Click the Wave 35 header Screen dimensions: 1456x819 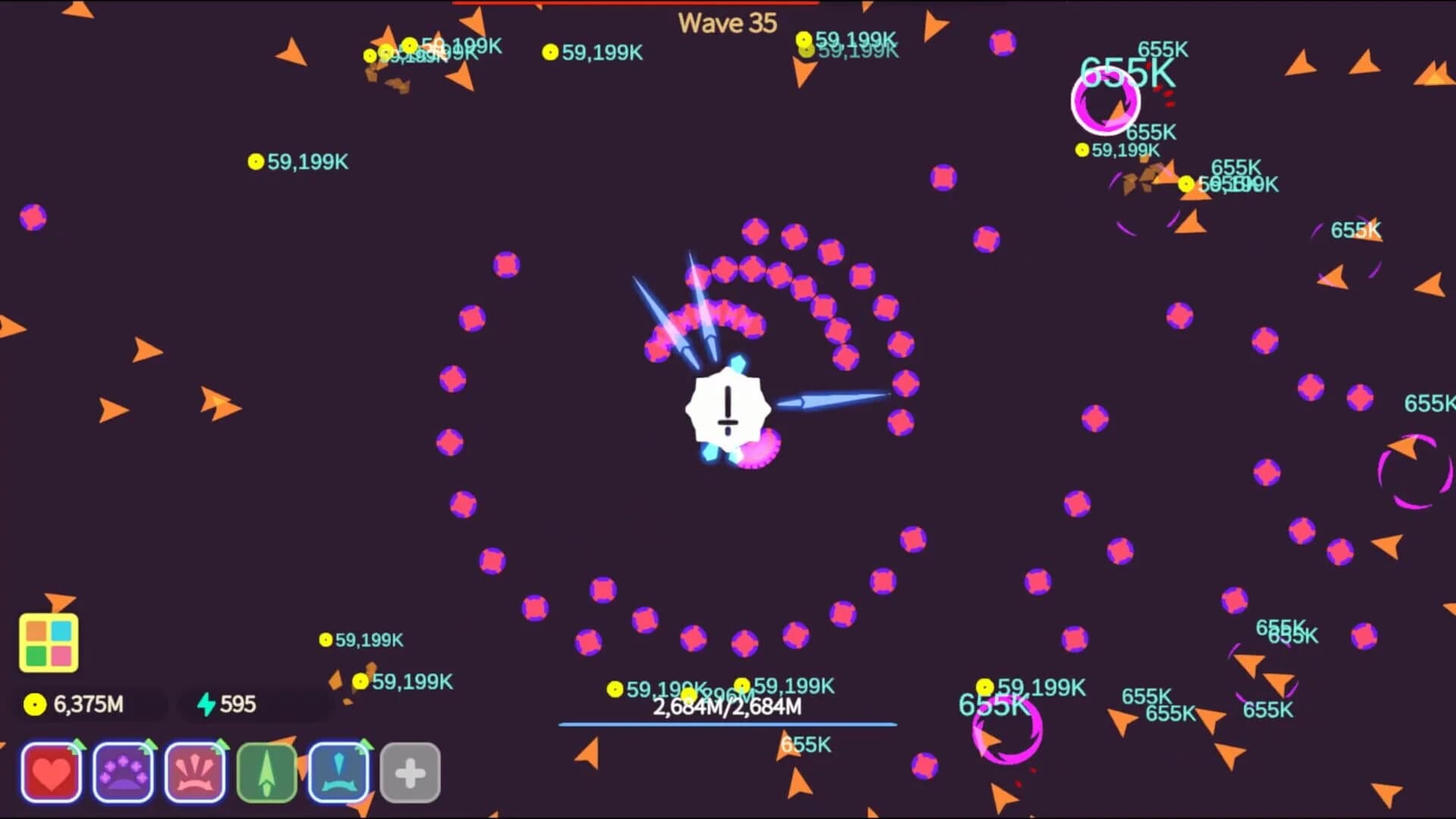click(x=726, y=23)
